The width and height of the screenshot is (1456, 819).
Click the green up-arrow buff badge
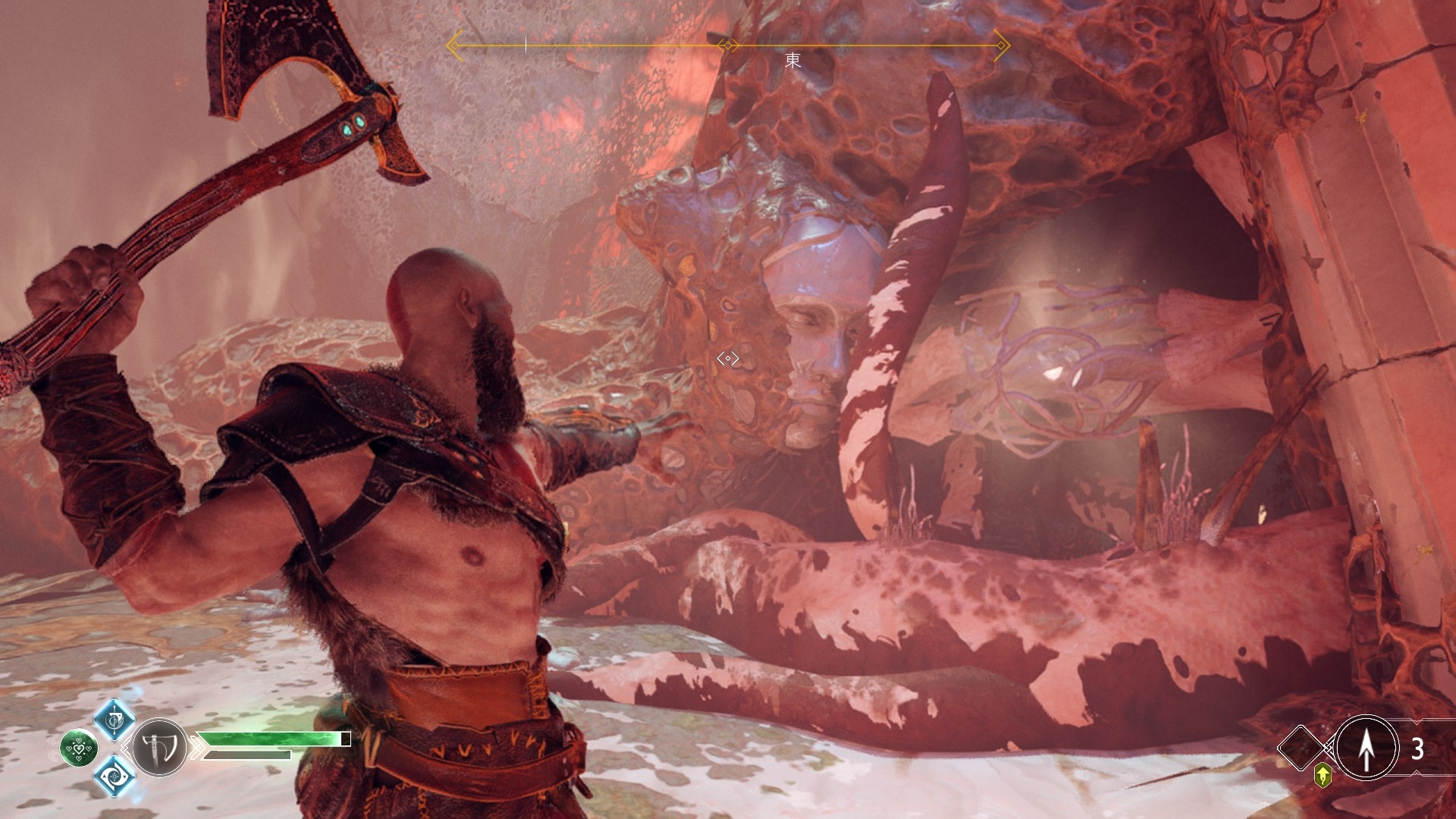click(1323, 775)
